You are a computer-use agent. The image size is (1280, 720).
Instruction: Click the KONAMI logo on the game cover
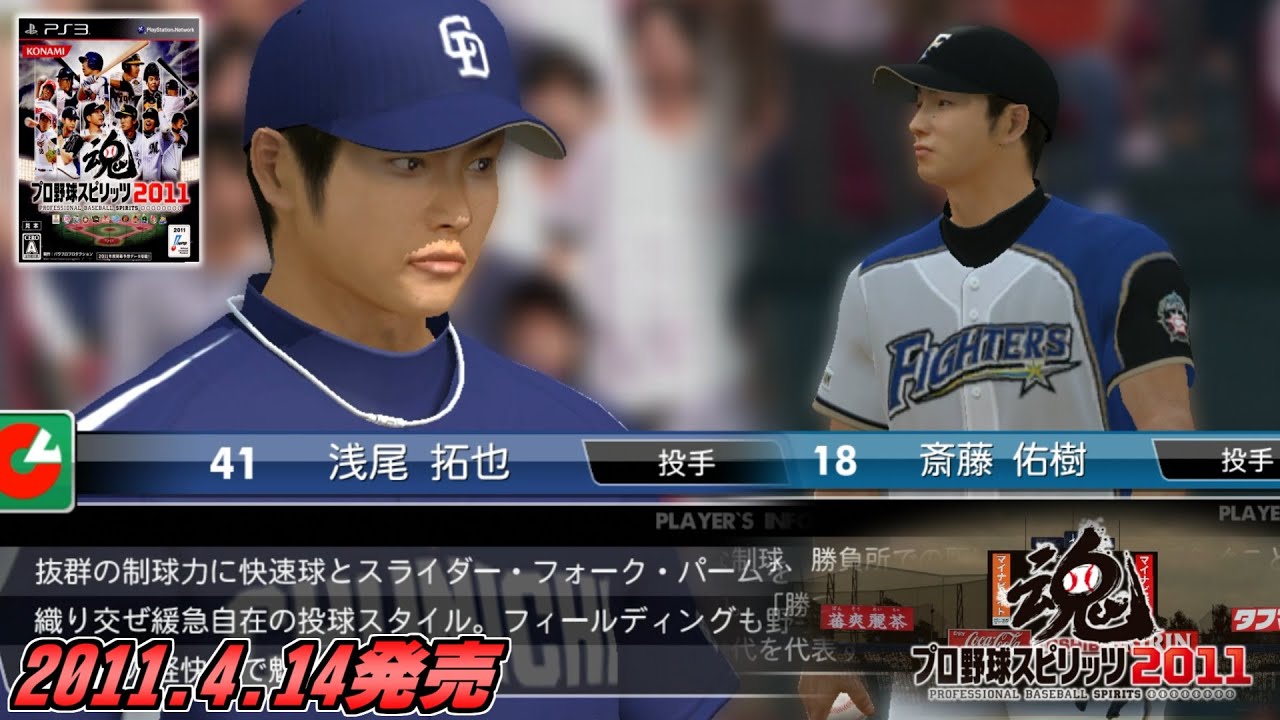click(45, 50)
